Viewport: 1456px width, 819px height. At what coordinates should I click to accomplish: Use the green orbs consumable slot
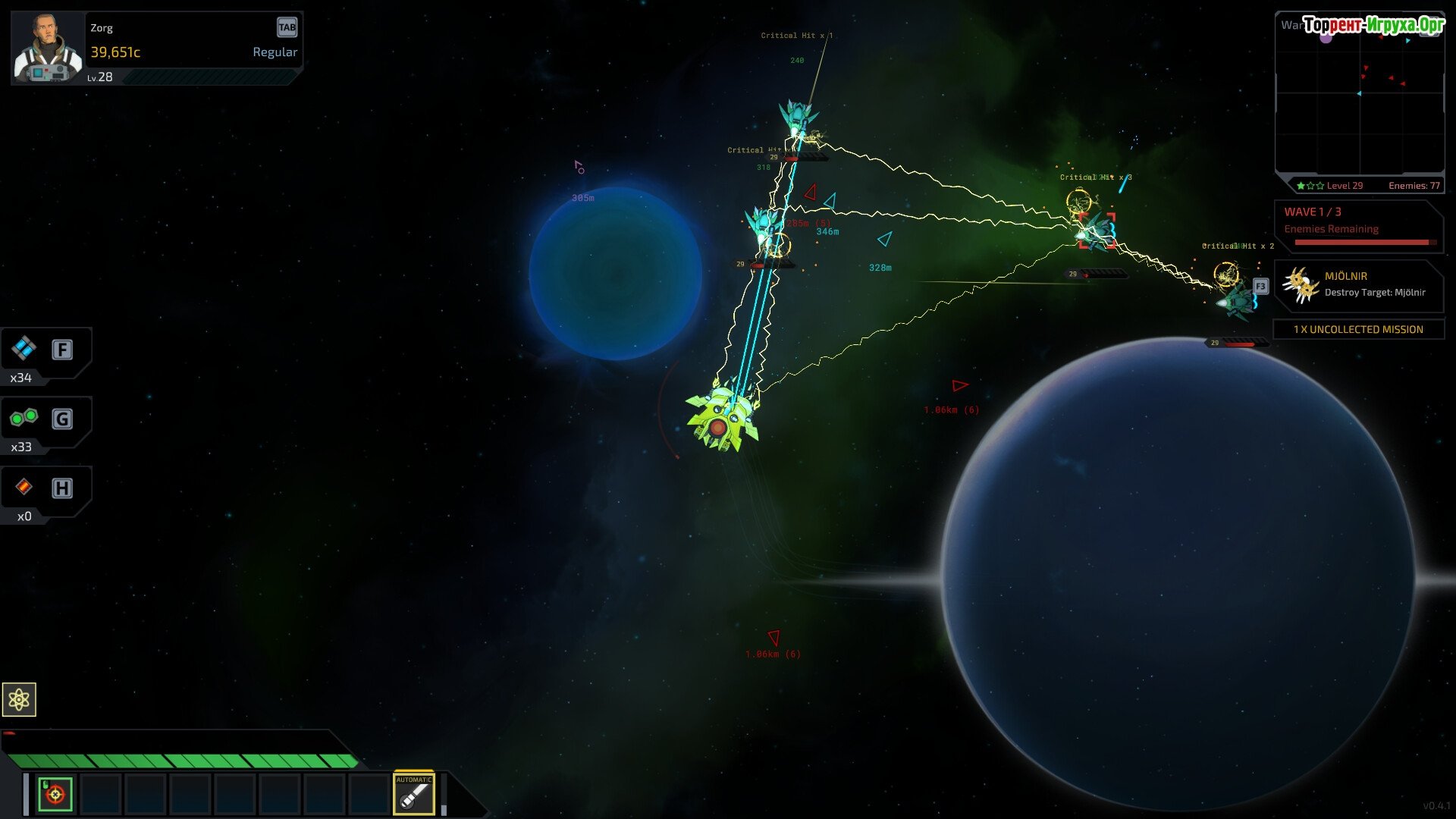click(x=24, y=418)
